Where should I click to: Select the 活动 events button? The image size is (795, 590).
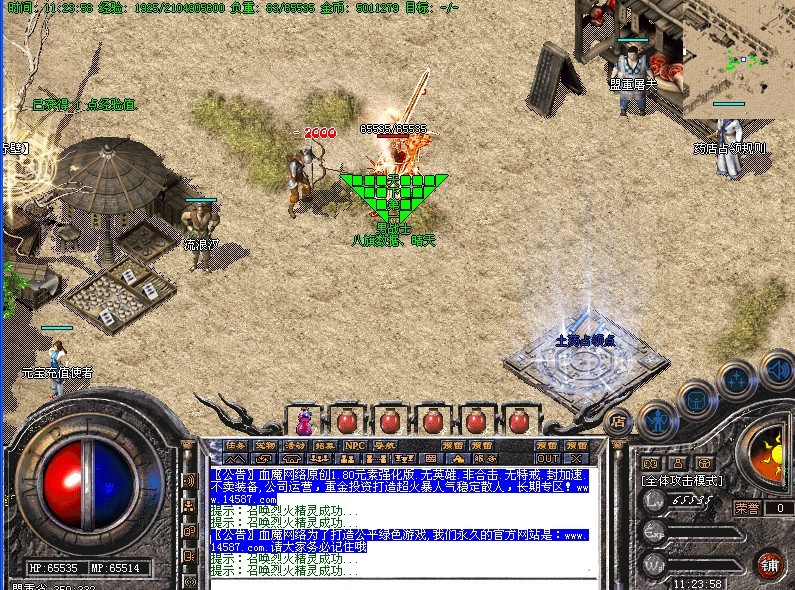295,445
